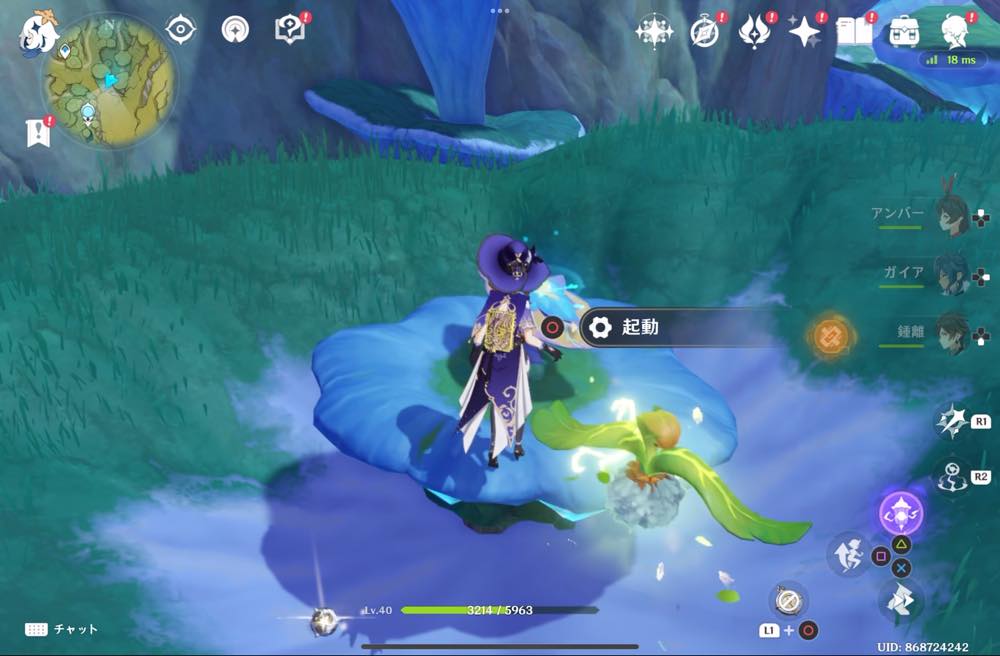The height and width of the screenshot is (656, 1000).
Task: Open the backpack inventory
Action: 905,31
